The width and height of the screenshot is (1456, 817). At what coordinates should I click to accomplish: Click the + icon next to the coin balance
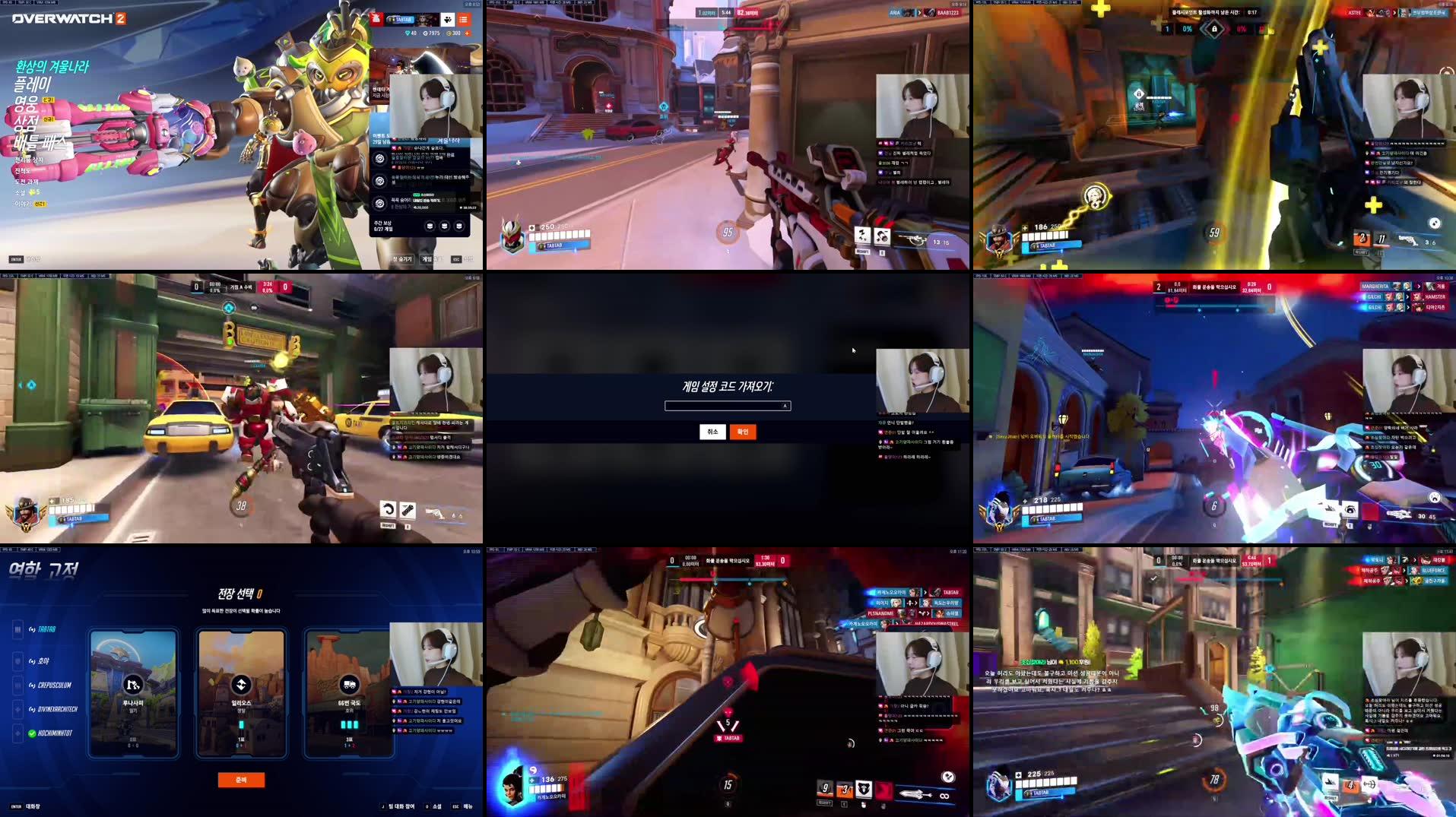[x=468, y=33]
